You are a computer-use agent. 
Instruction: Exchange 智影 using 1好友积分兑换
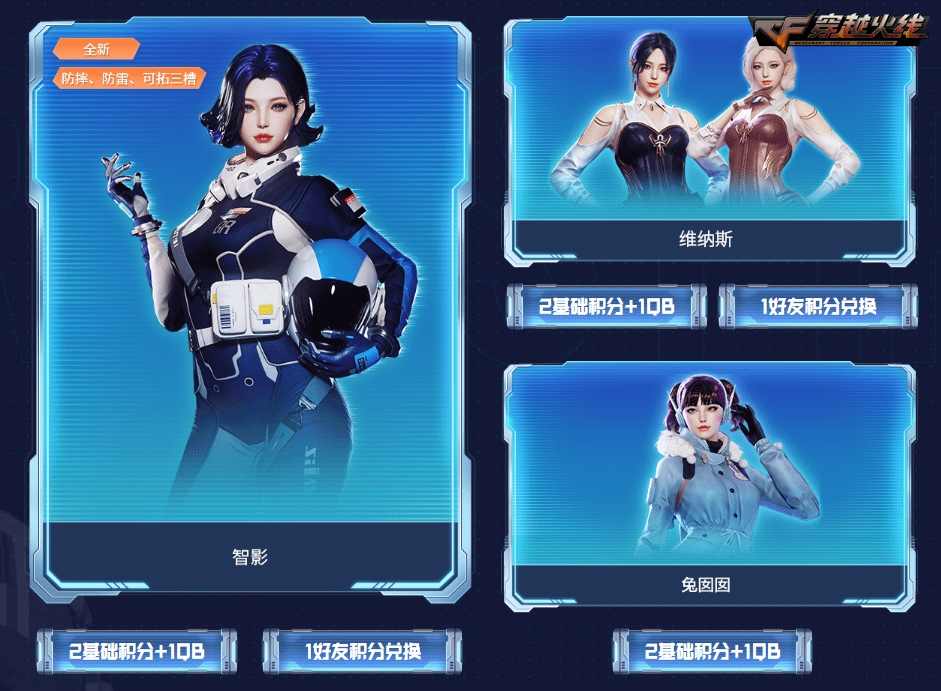(x=362, y=651)
